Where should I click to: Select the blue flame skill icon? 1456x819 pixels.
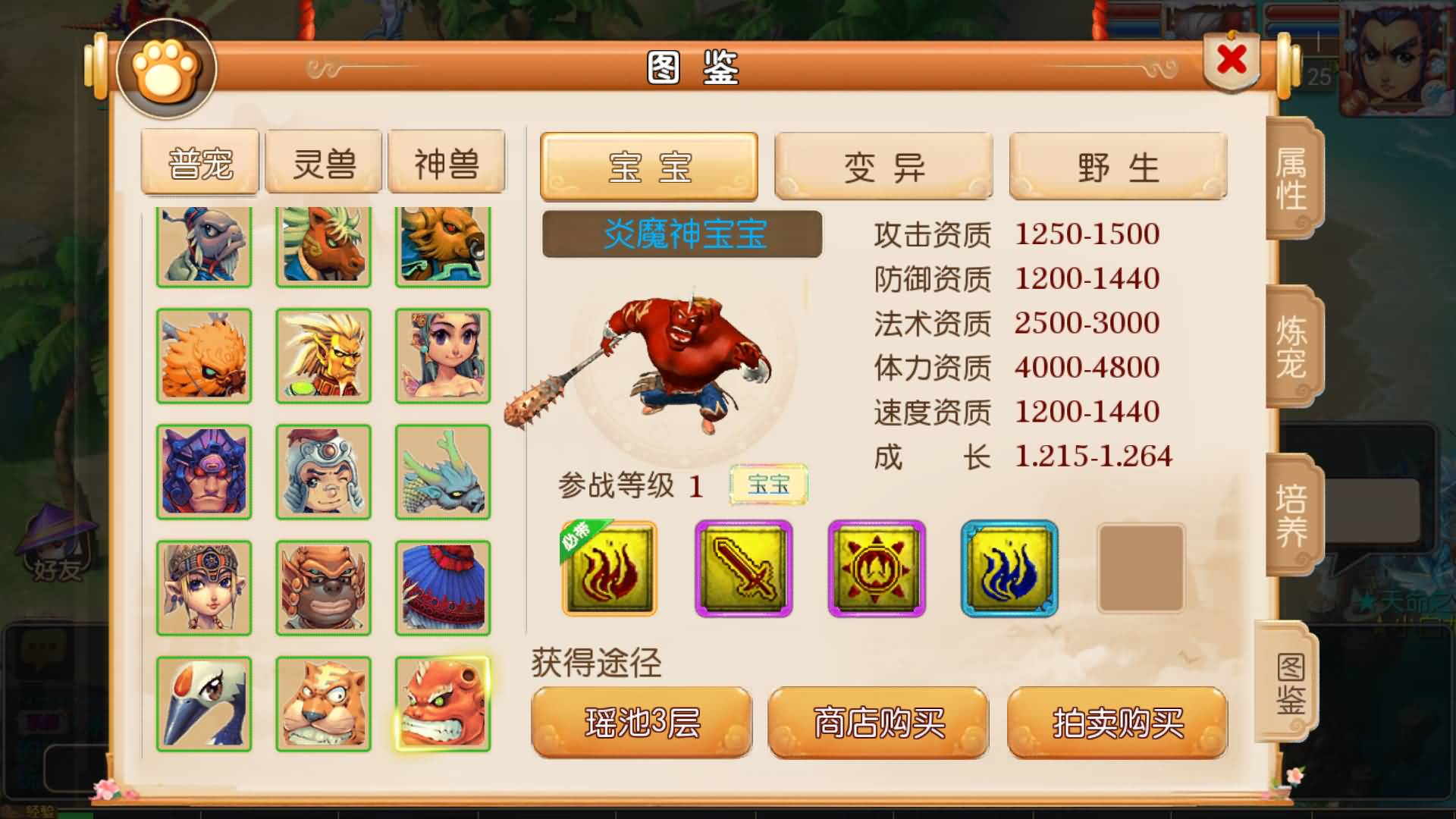[x=1010, y=569]
